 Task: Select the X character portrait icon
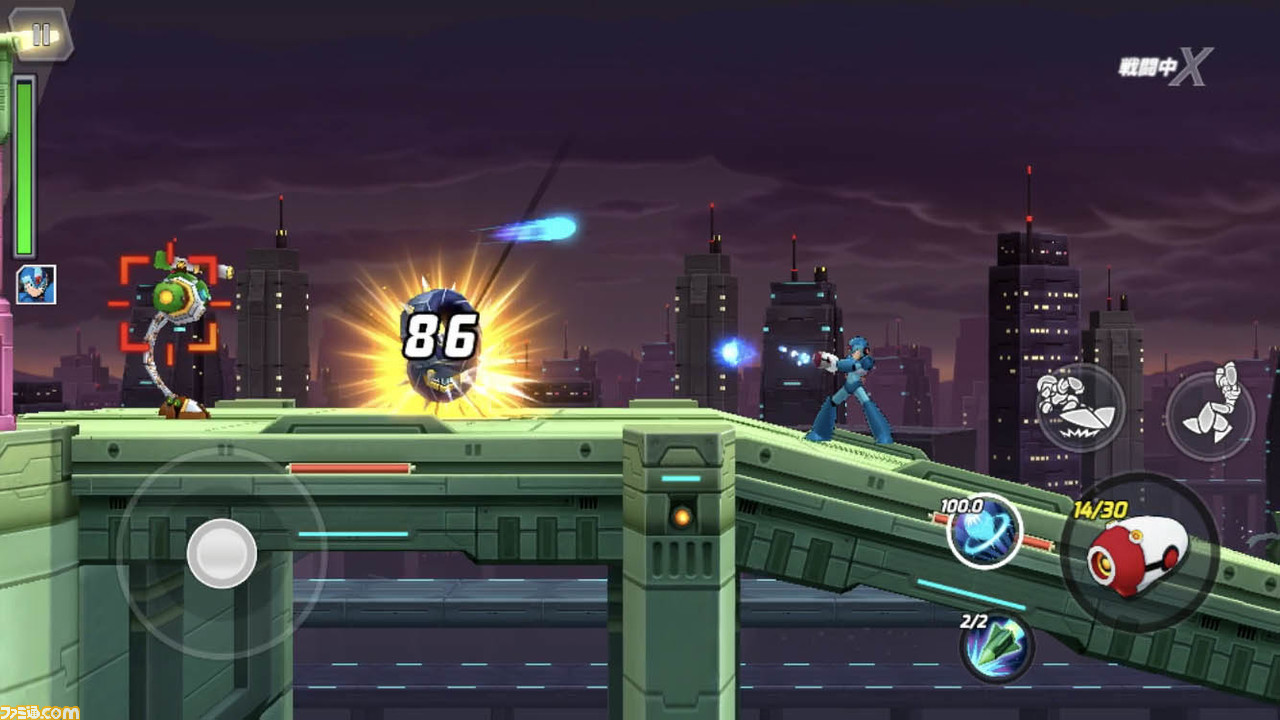(36, 284)
